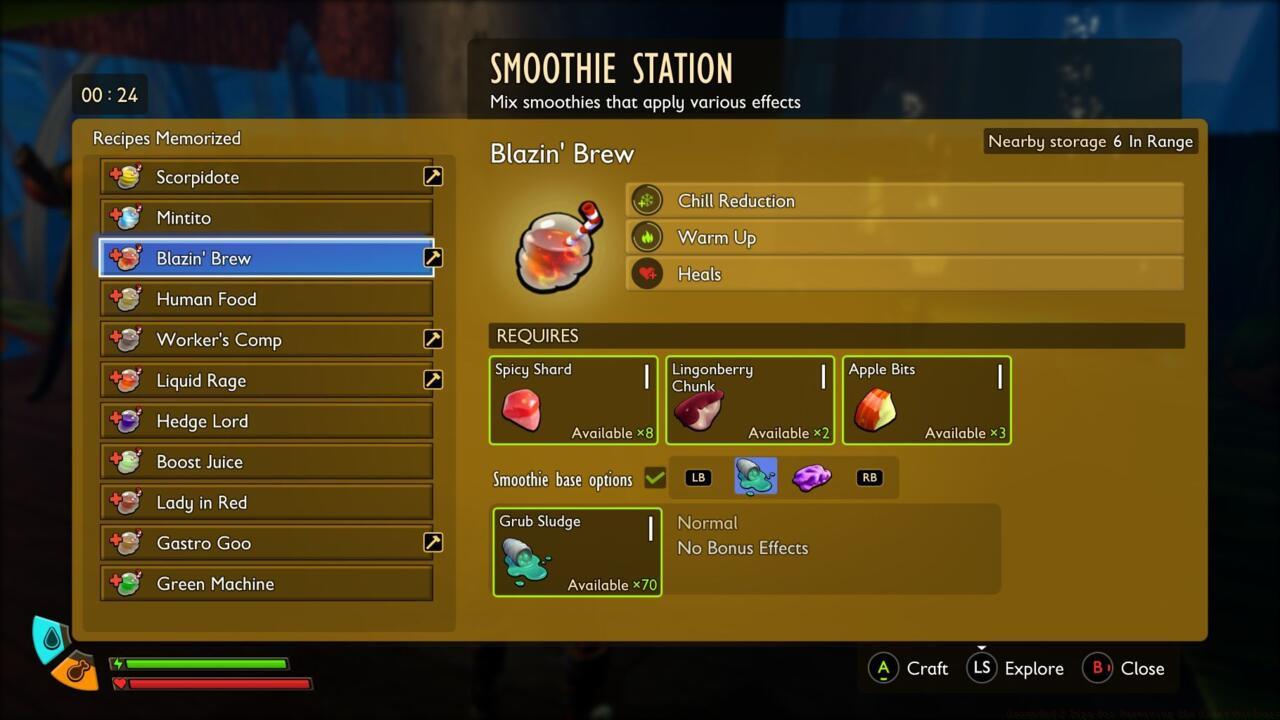Click the Warm Up flame icon
This screenshot has width=1280, height=720.
[x=646, y=237]
